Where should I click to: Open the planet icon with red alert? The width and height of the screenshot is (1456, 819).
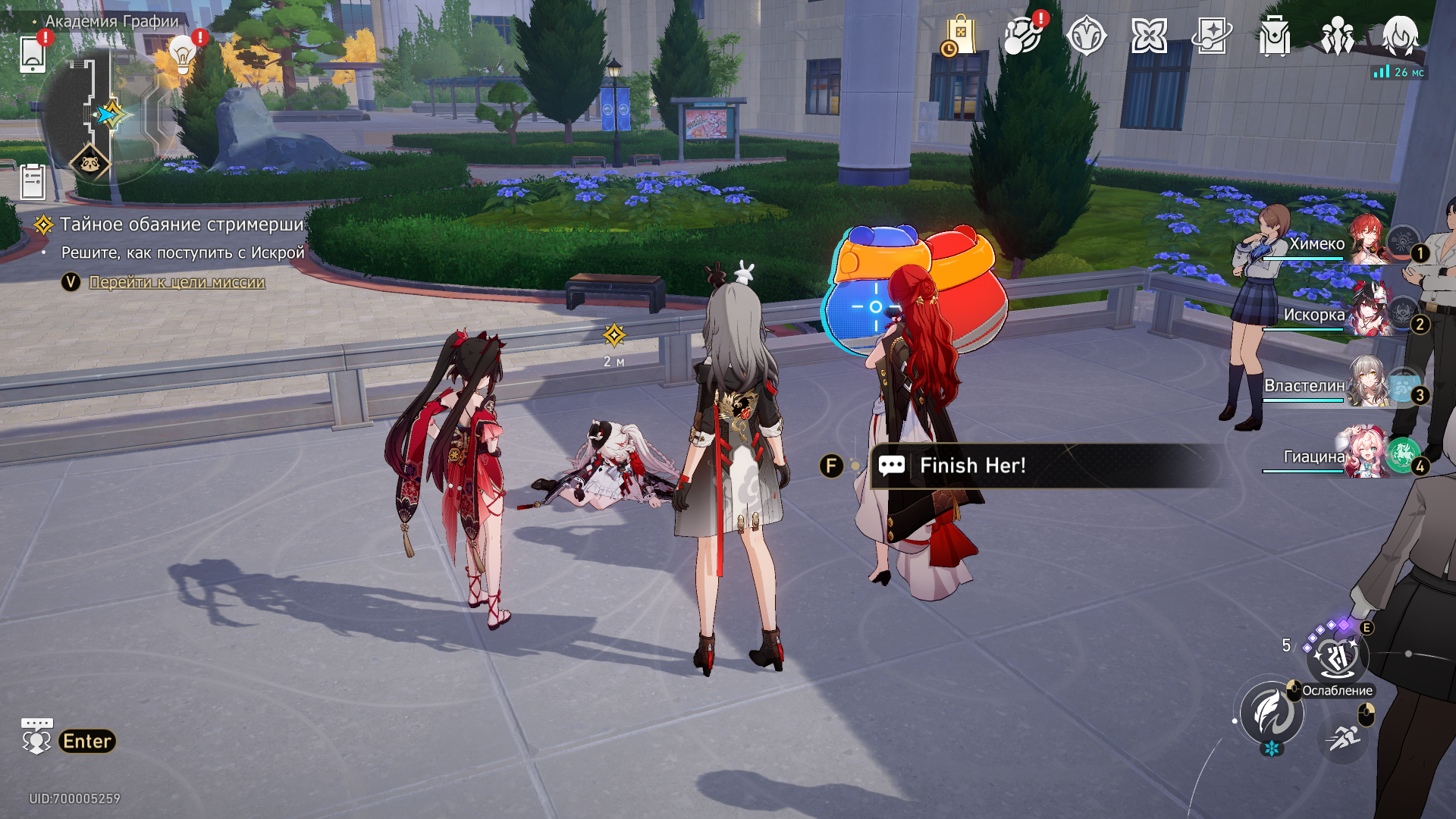pos(1022,36)
